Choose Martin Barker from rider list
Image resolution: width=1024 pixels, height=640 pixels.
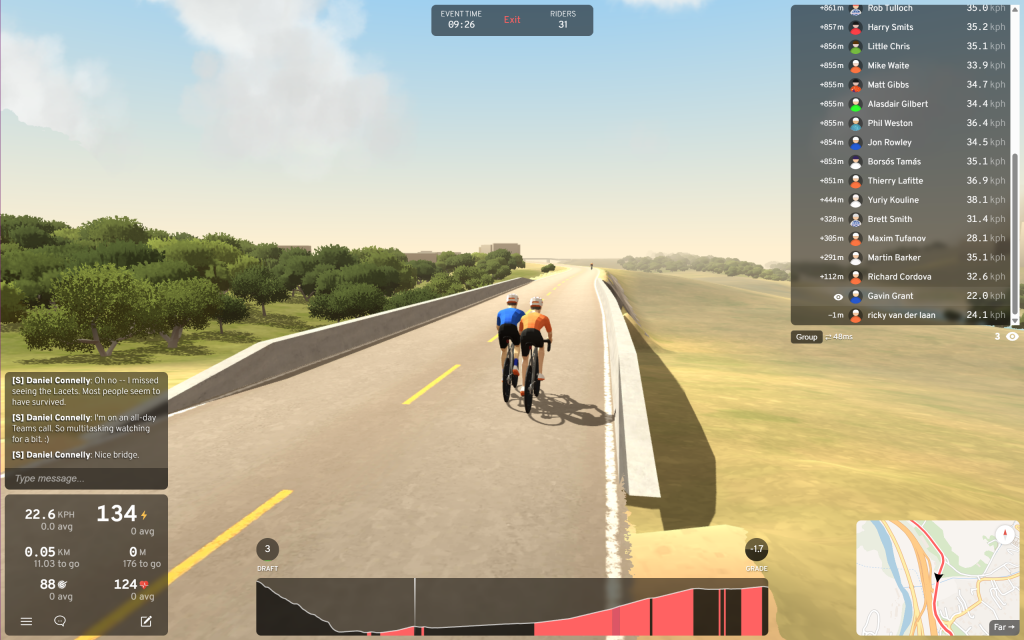click(894, 258)
